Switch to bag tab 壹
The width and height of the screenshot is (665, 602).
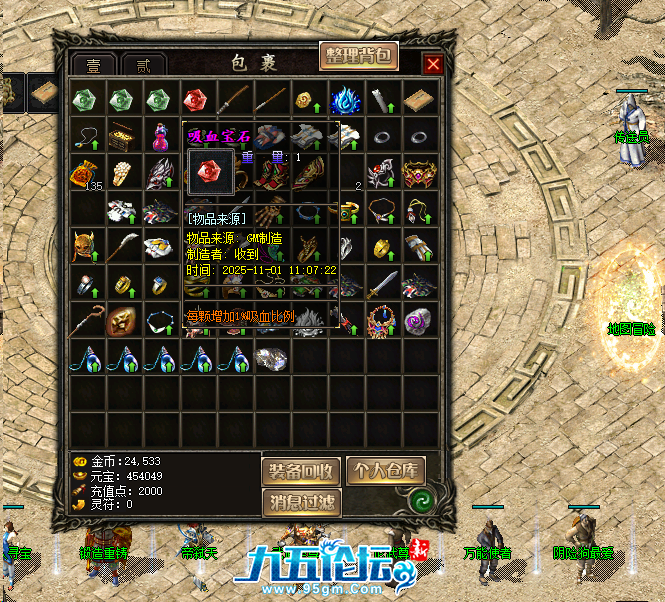point(94,65)
